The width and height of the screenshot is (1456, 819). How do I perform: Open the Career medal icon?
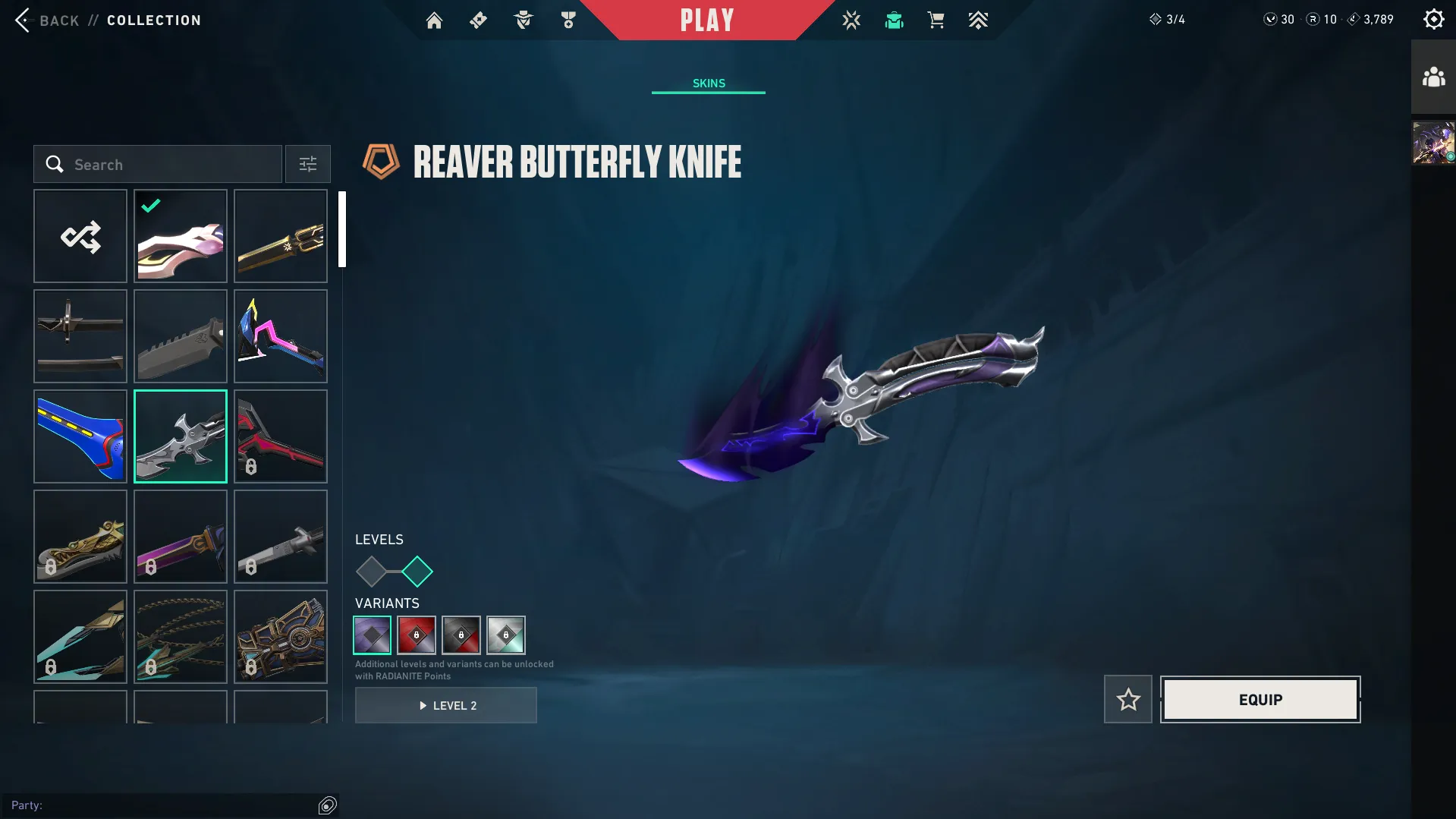(x=567, y=20)
